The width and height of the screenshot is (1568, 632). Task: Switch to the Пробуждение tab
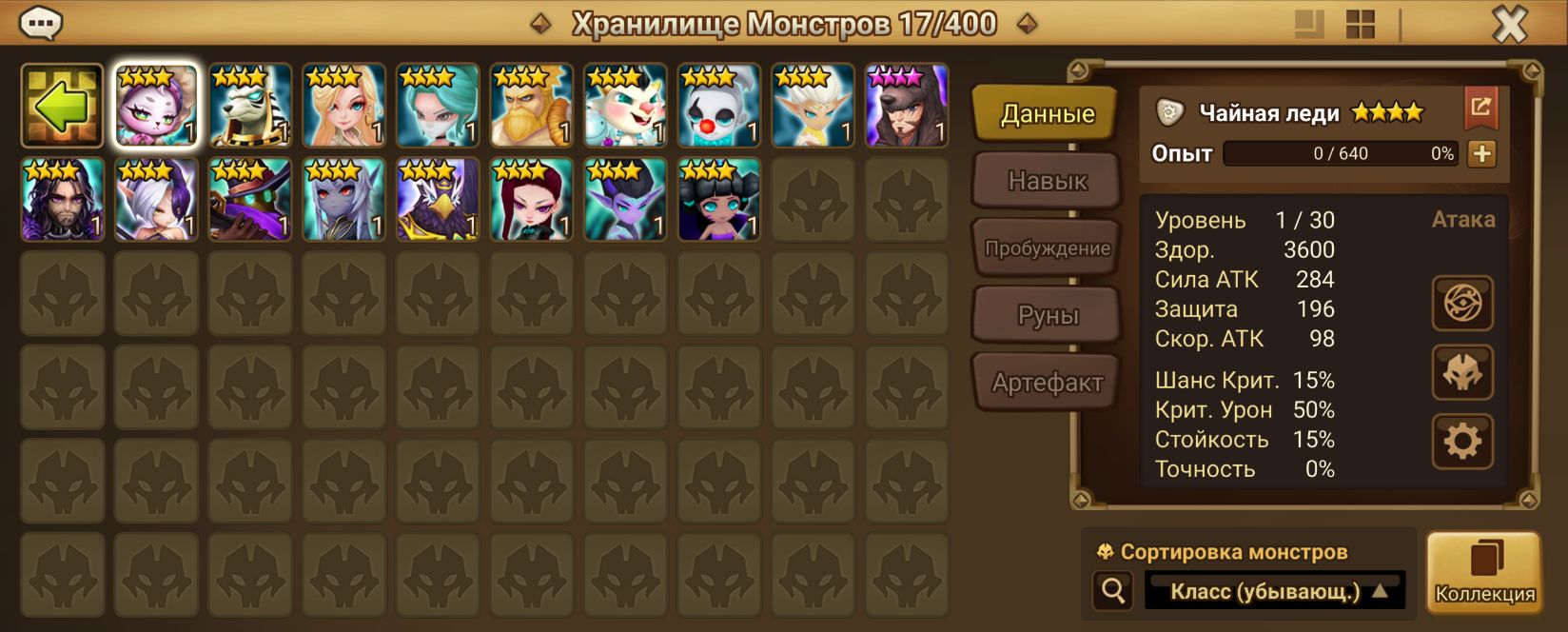(1047, 248)
